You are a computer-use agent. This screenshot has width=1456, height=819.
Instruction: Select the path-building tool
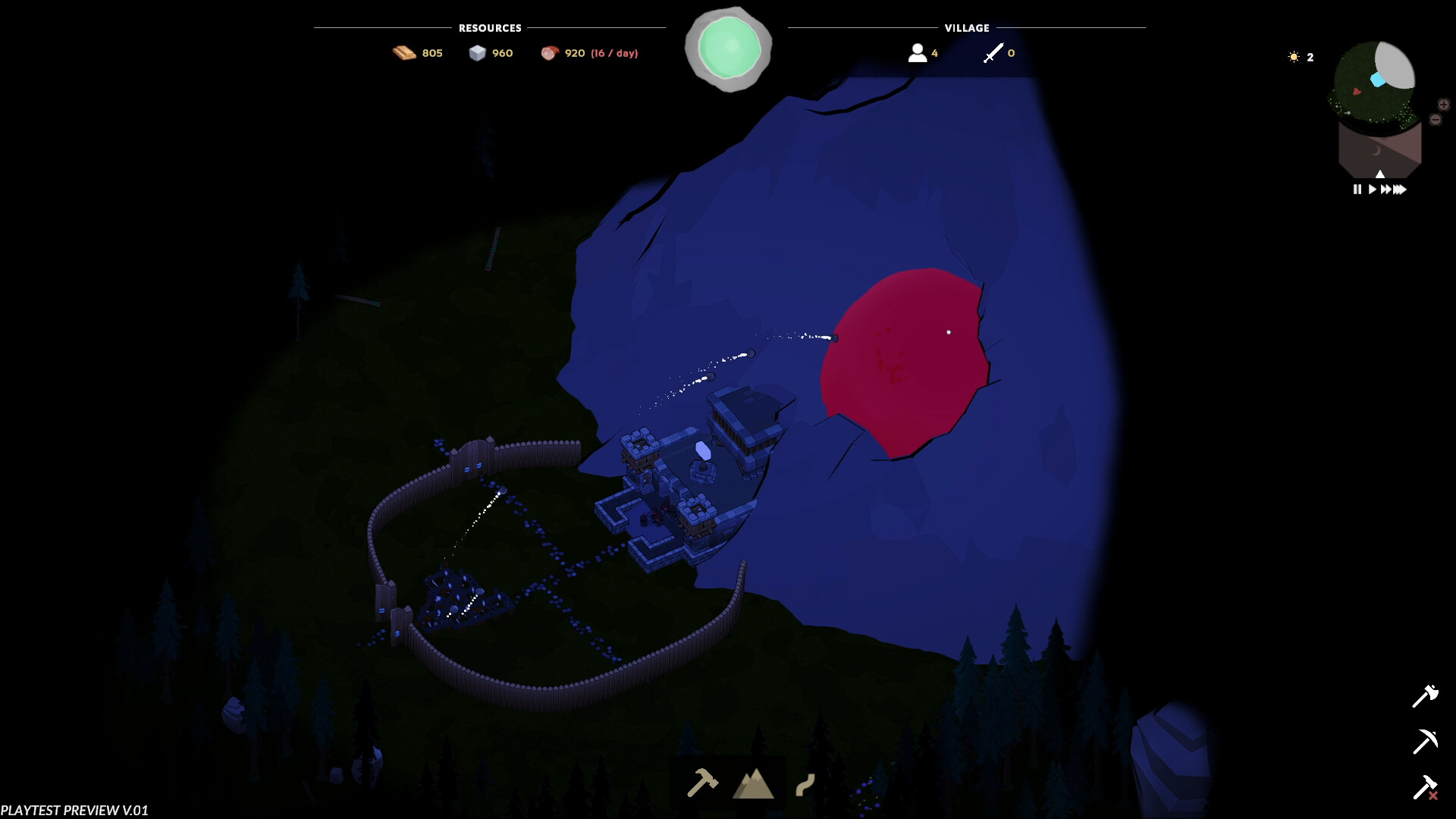[x=804, y=785]
